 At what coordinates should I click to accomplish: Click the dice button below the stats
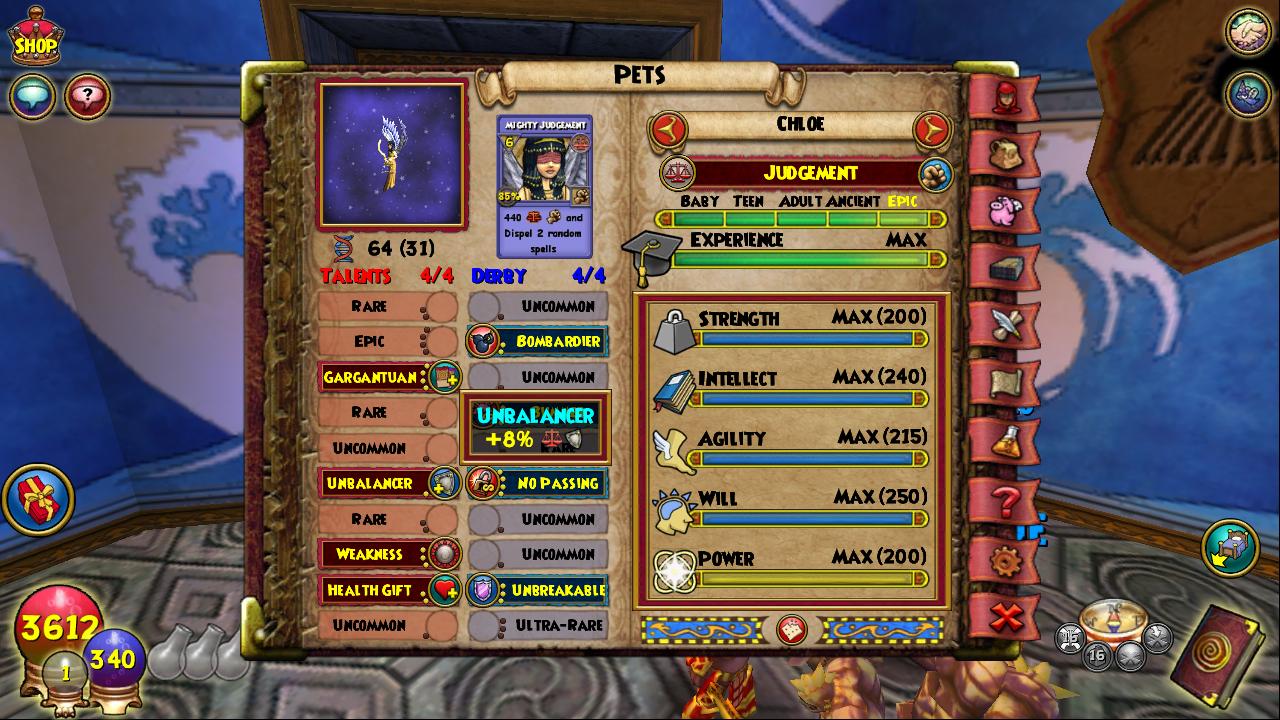point(792,629)
